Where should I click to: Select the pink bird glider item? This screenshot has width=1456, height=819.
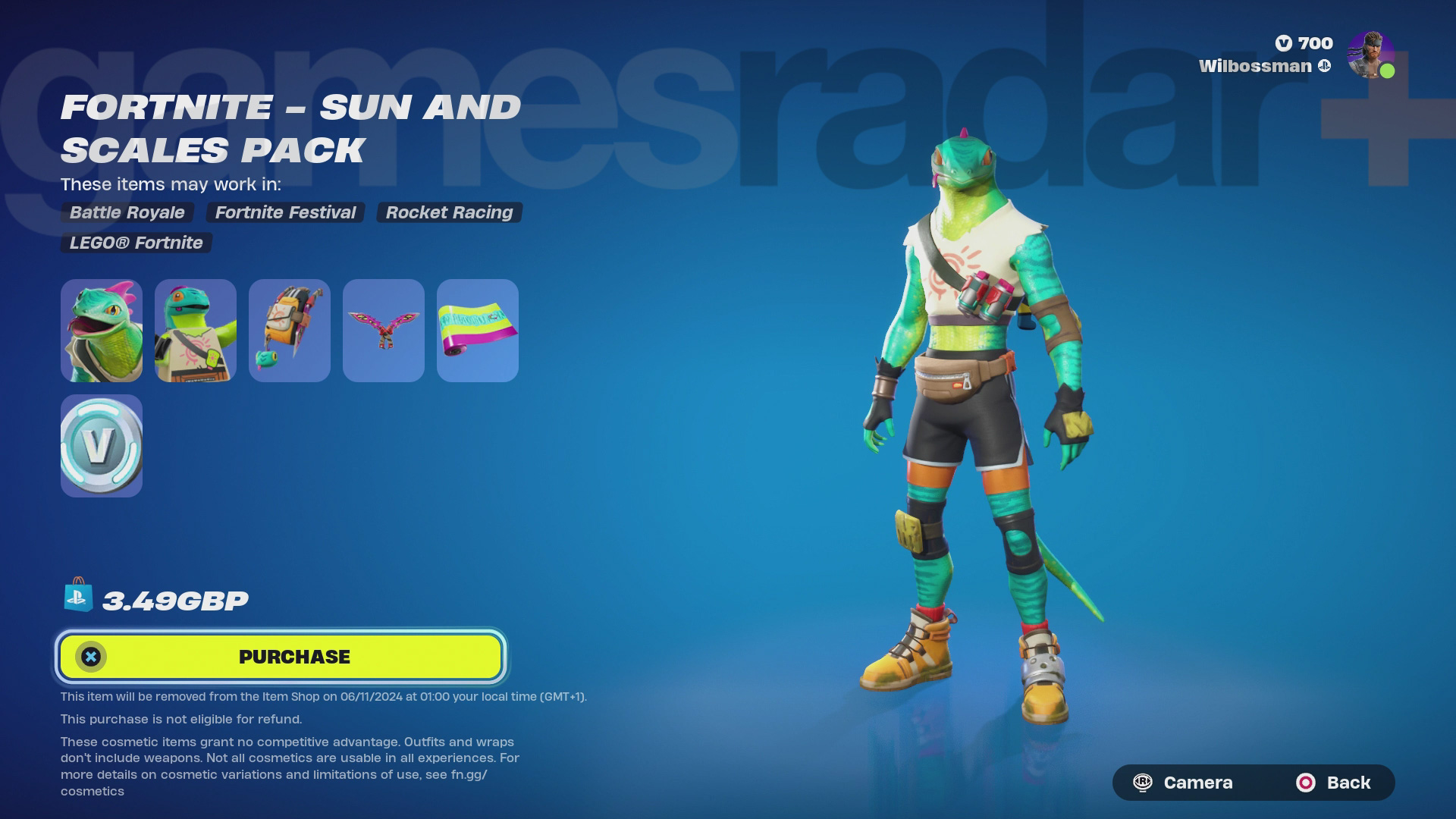(x=383, y=330)
